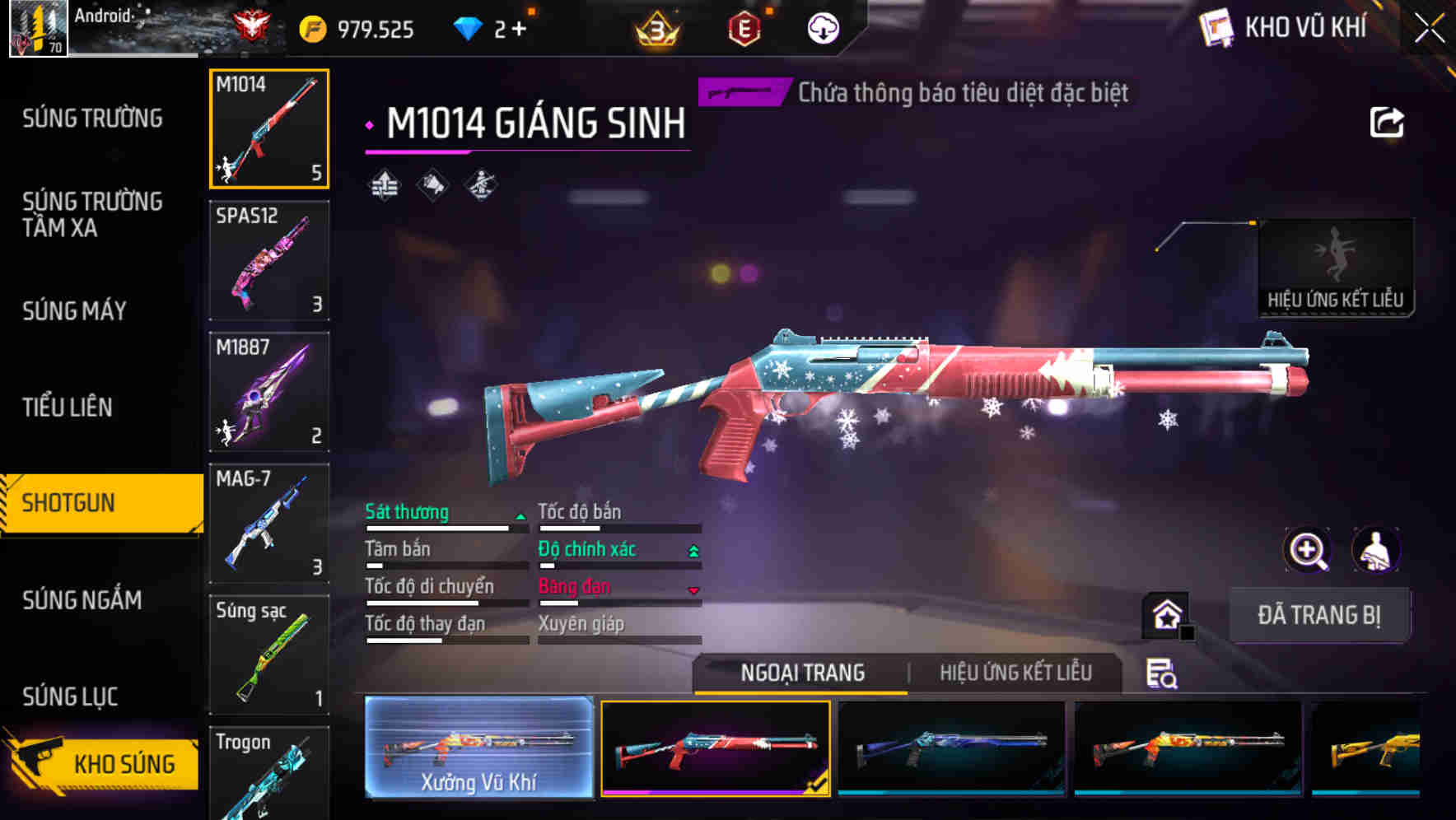This screenshot has height=820, width=1456.
Task: Open character weapon preview icon next to zoom
Action: [x=1374, y=550]
